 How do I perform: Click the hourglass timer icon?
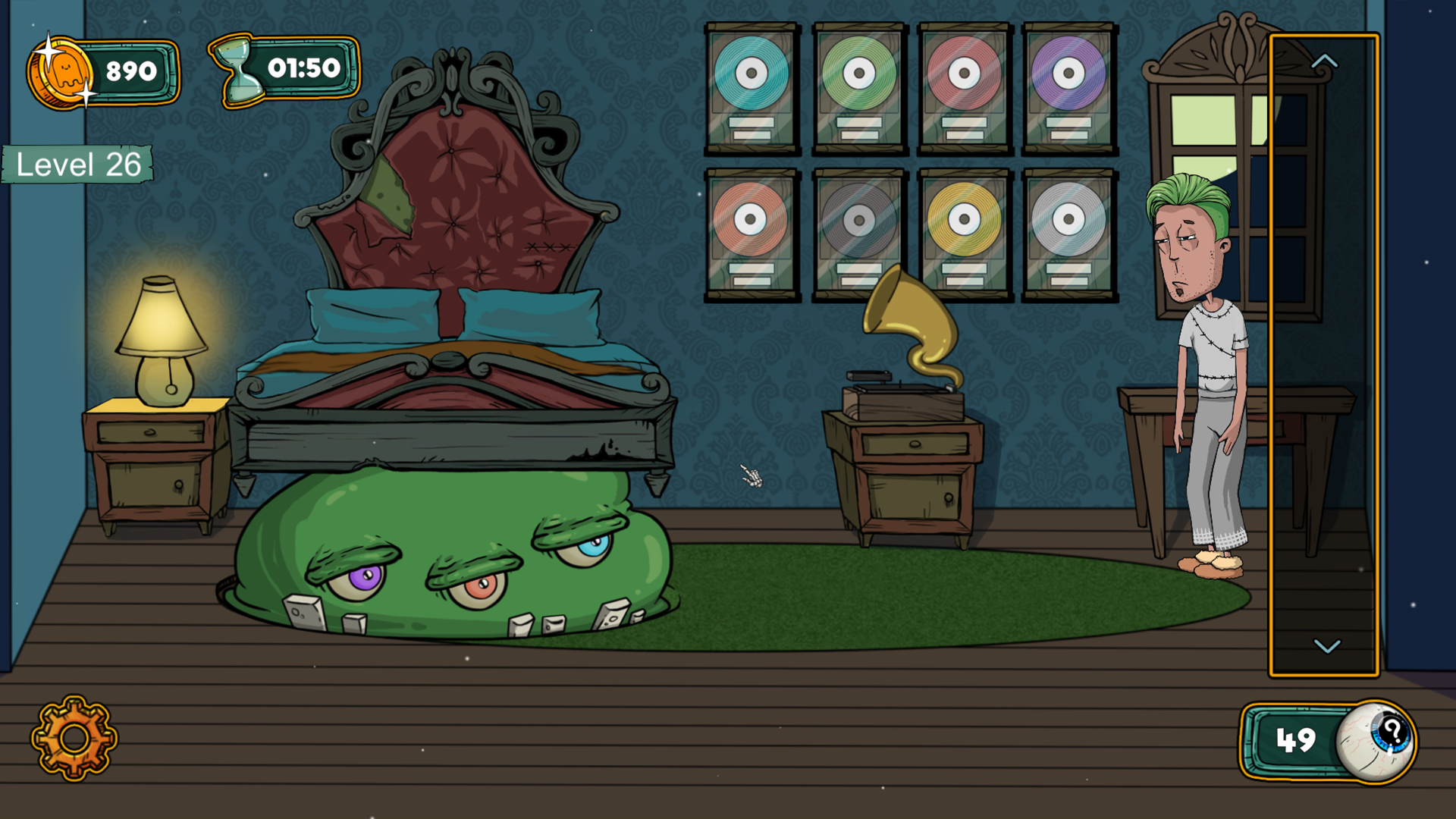tap(239, 70)
